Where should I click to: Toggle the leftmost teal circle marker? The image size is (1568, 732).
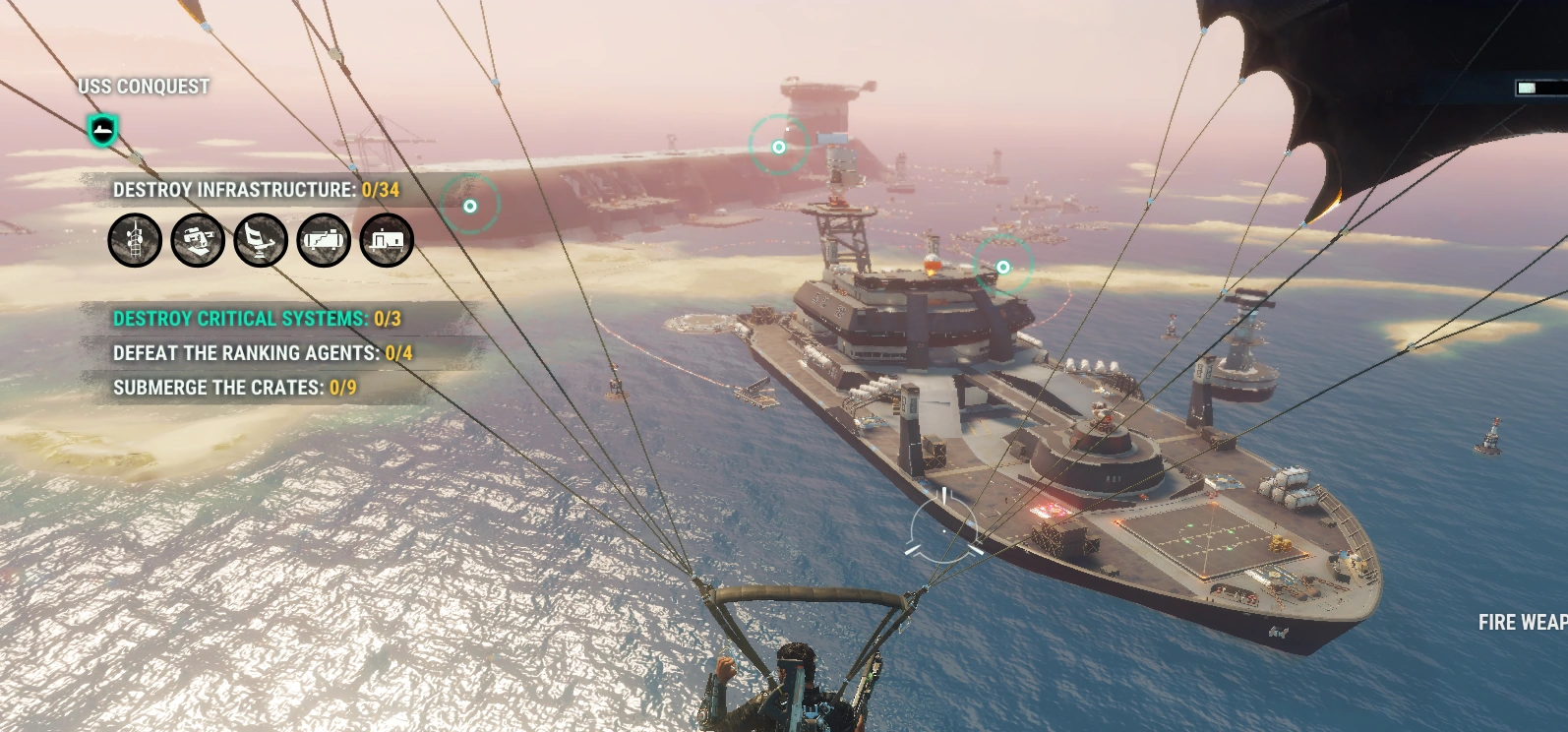[471, 207]
